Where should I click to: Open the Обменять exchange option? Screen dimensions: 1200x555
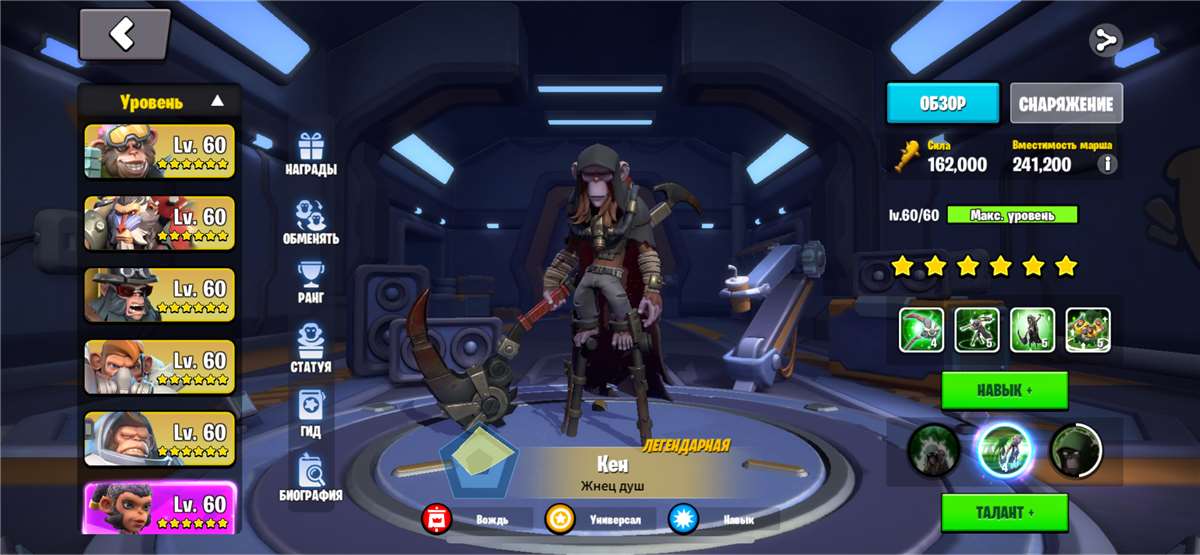311,223
